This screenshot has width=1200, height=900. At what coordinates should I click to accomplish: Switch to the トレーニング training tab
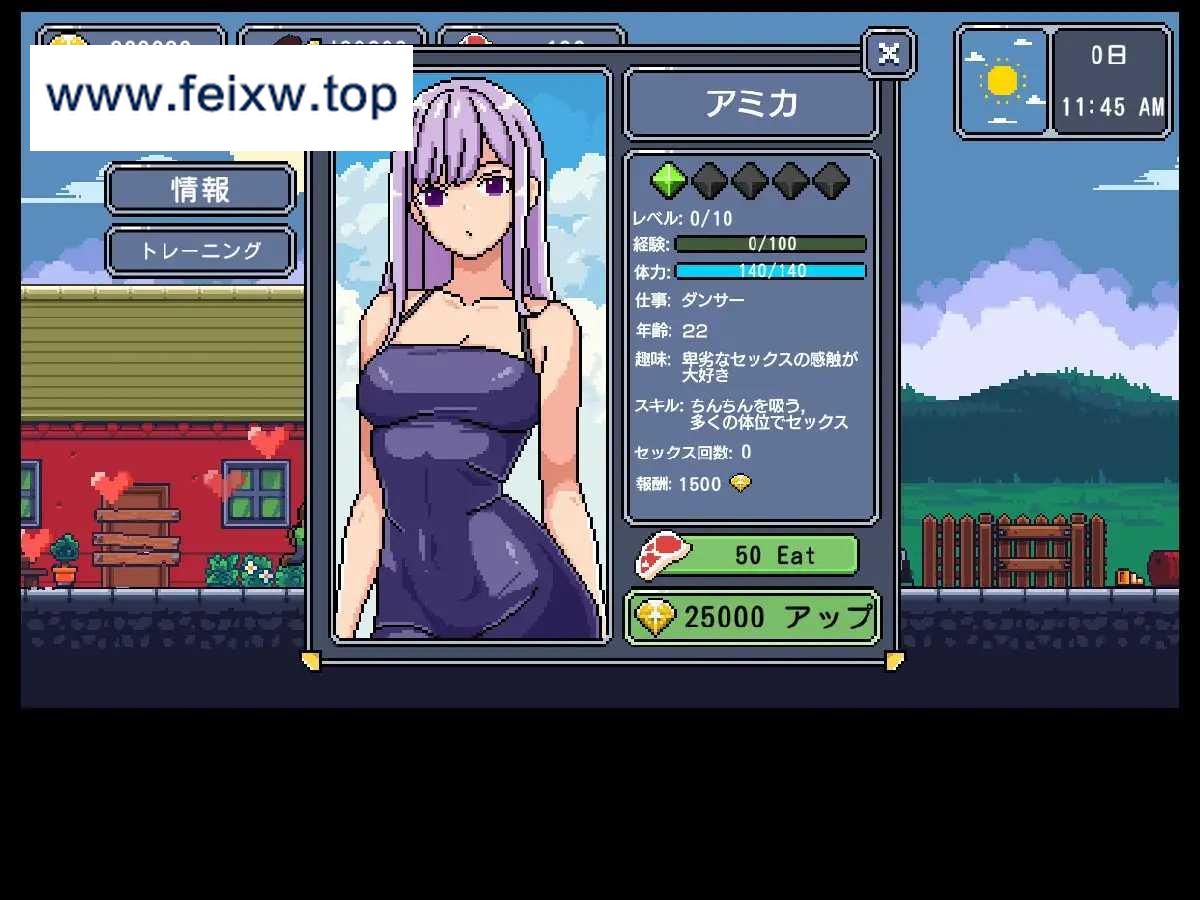click(x=200, y=251)
